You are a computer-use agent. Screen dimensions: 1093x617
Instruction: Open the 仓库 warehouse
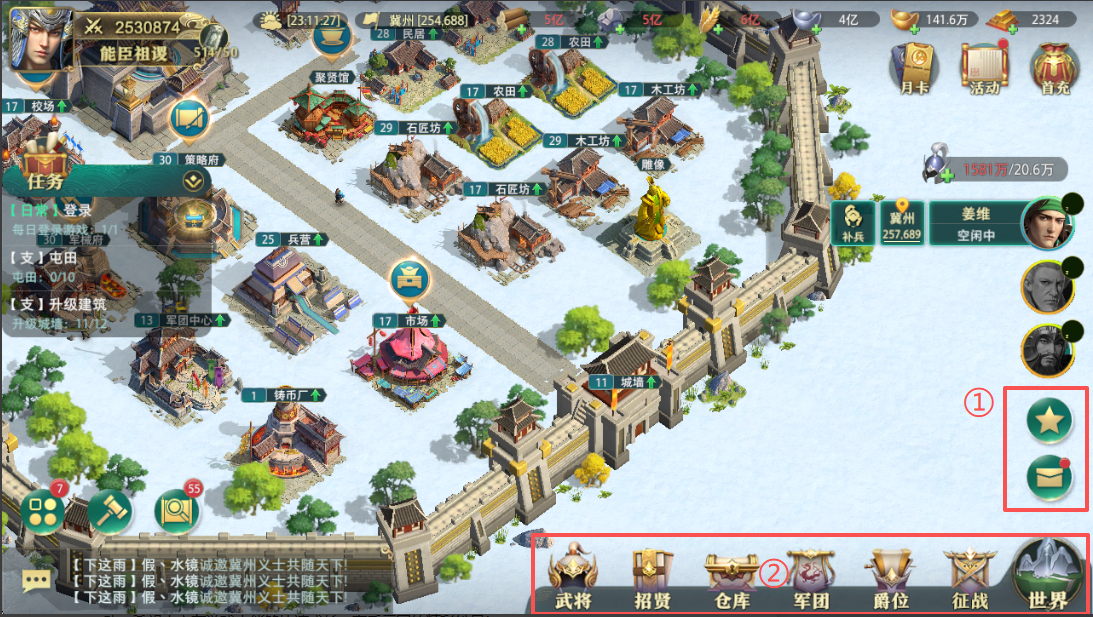point(732,578)
